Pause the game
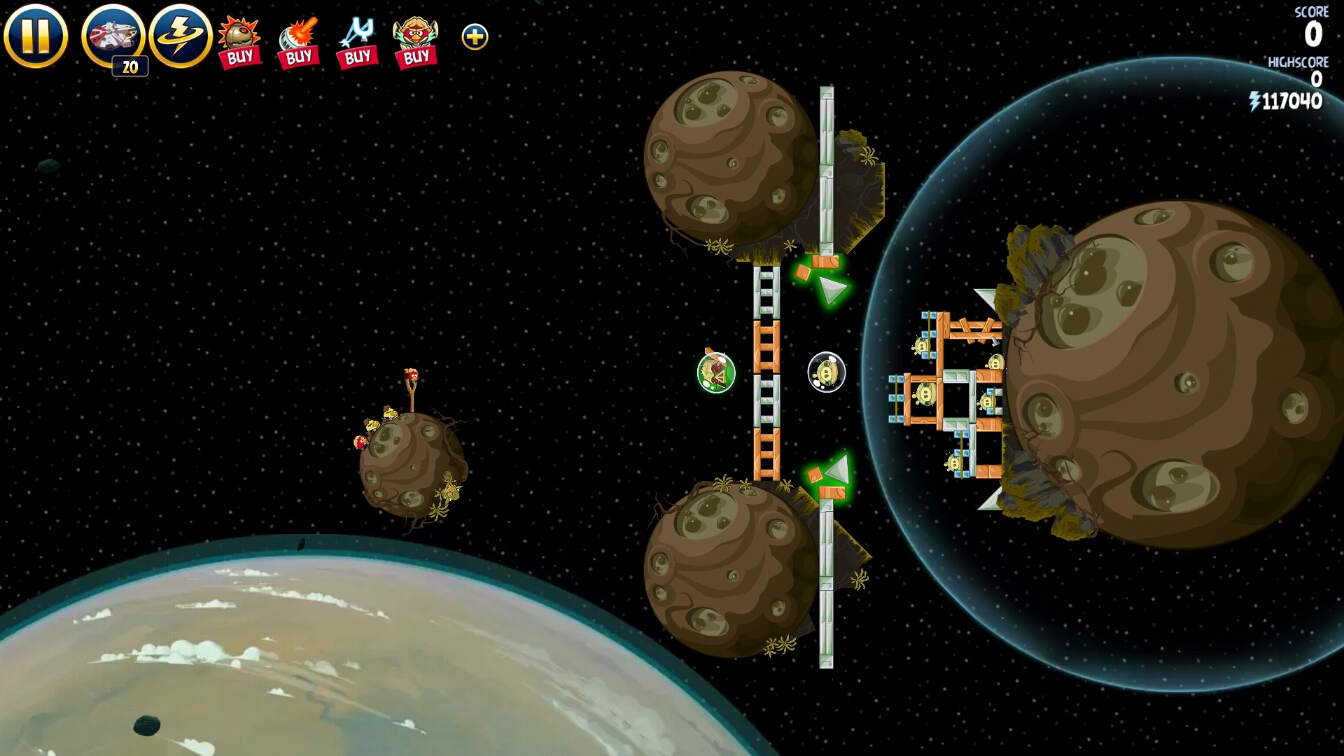 click(x=35, y=36)
